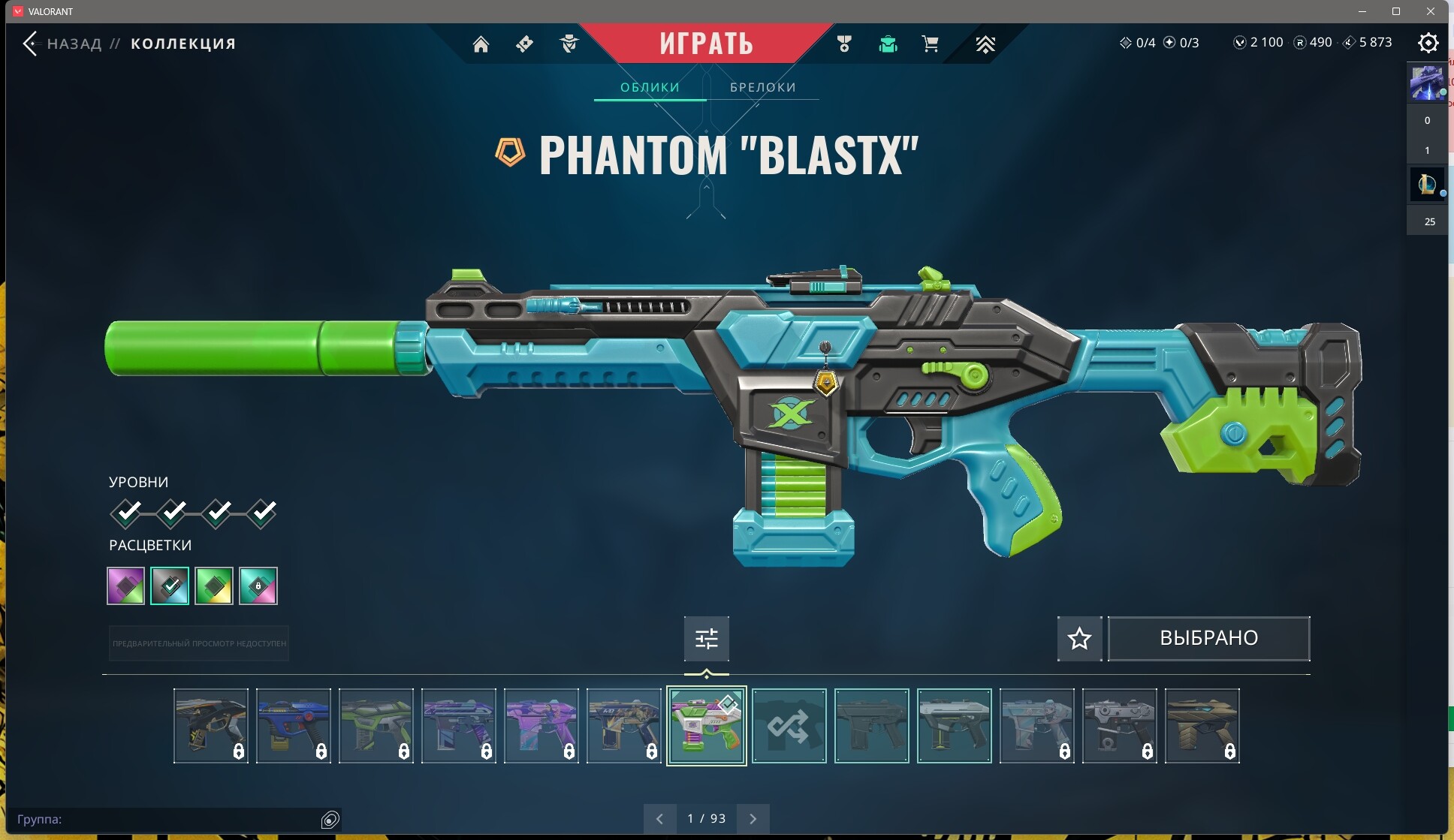1454x840 pixels.
Task: Close the VALORANT window
Action: click(1431, 11)
